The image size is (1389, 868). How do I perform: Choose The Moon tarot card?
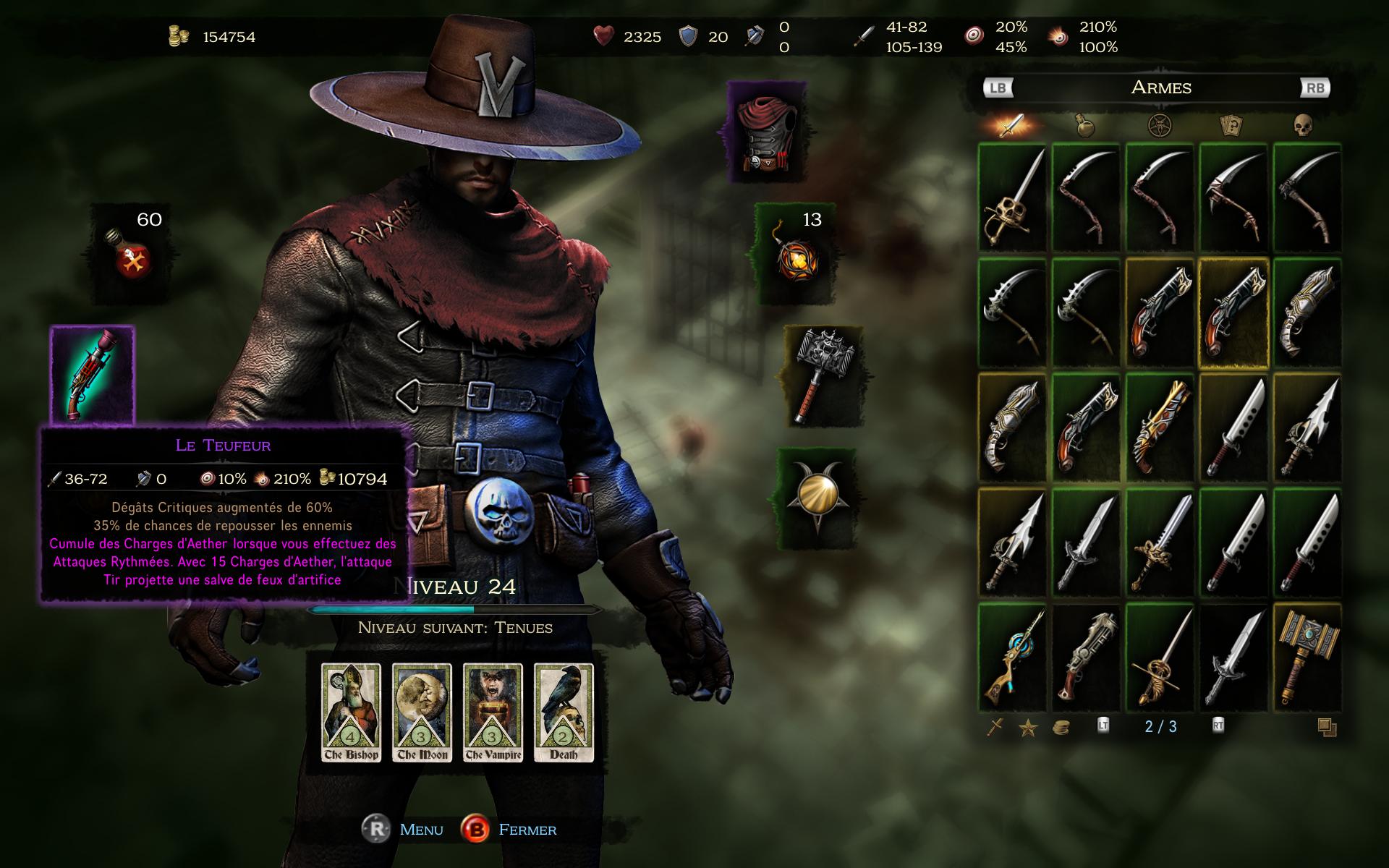click(422, 712)
